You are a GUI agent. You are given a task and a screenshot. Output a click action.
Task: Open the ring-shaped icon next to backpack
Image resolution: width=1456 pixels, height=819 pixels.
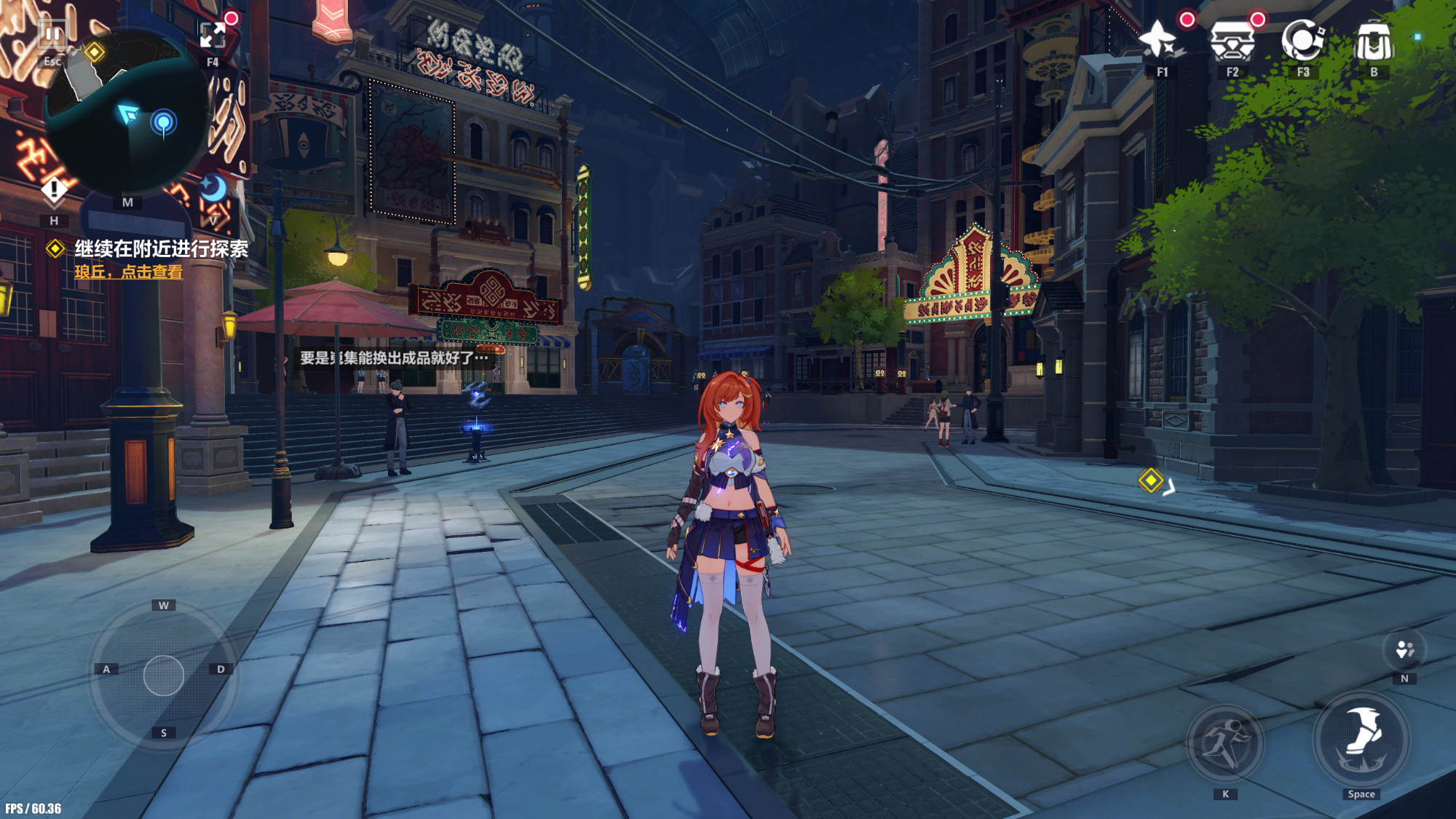point(1302,40)
